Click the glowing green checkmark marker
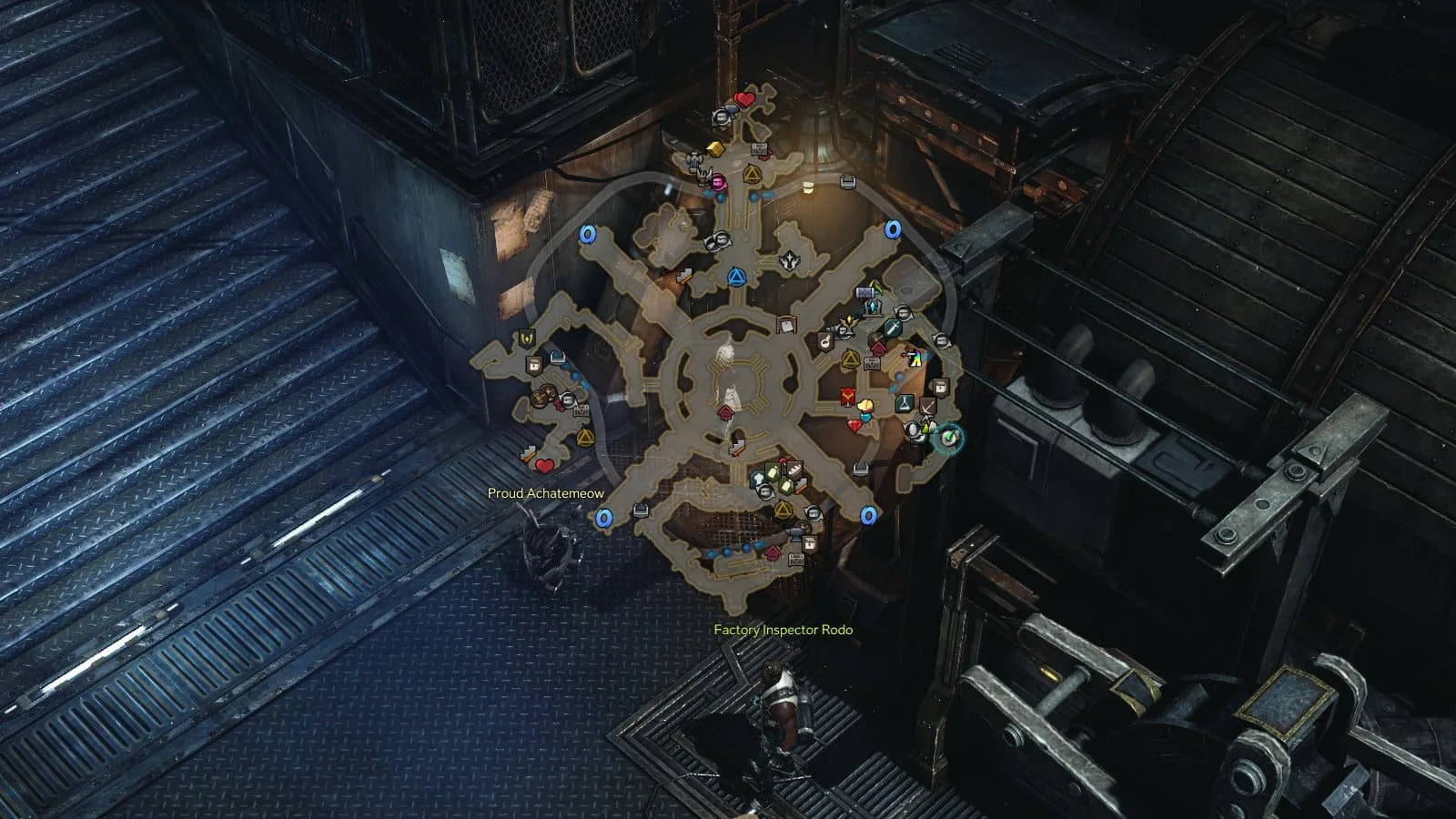 [950, 438]
